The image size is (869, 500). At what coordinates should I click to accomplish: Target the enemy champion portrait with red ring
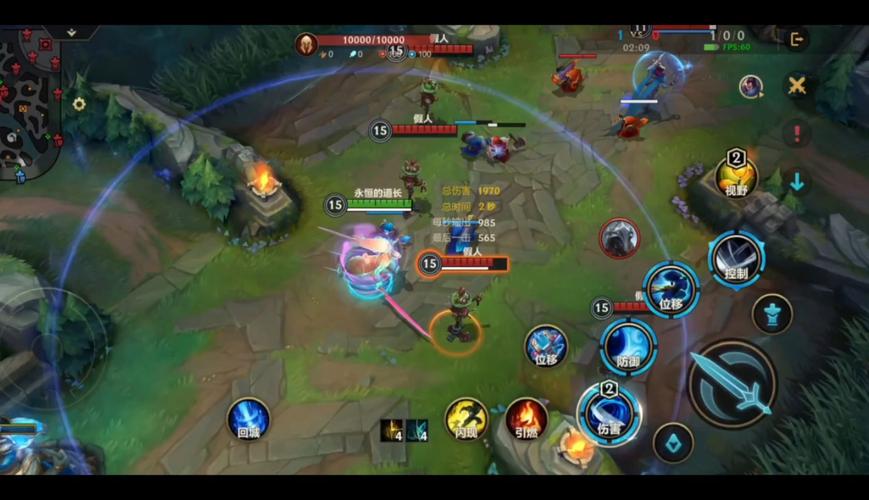619,238
